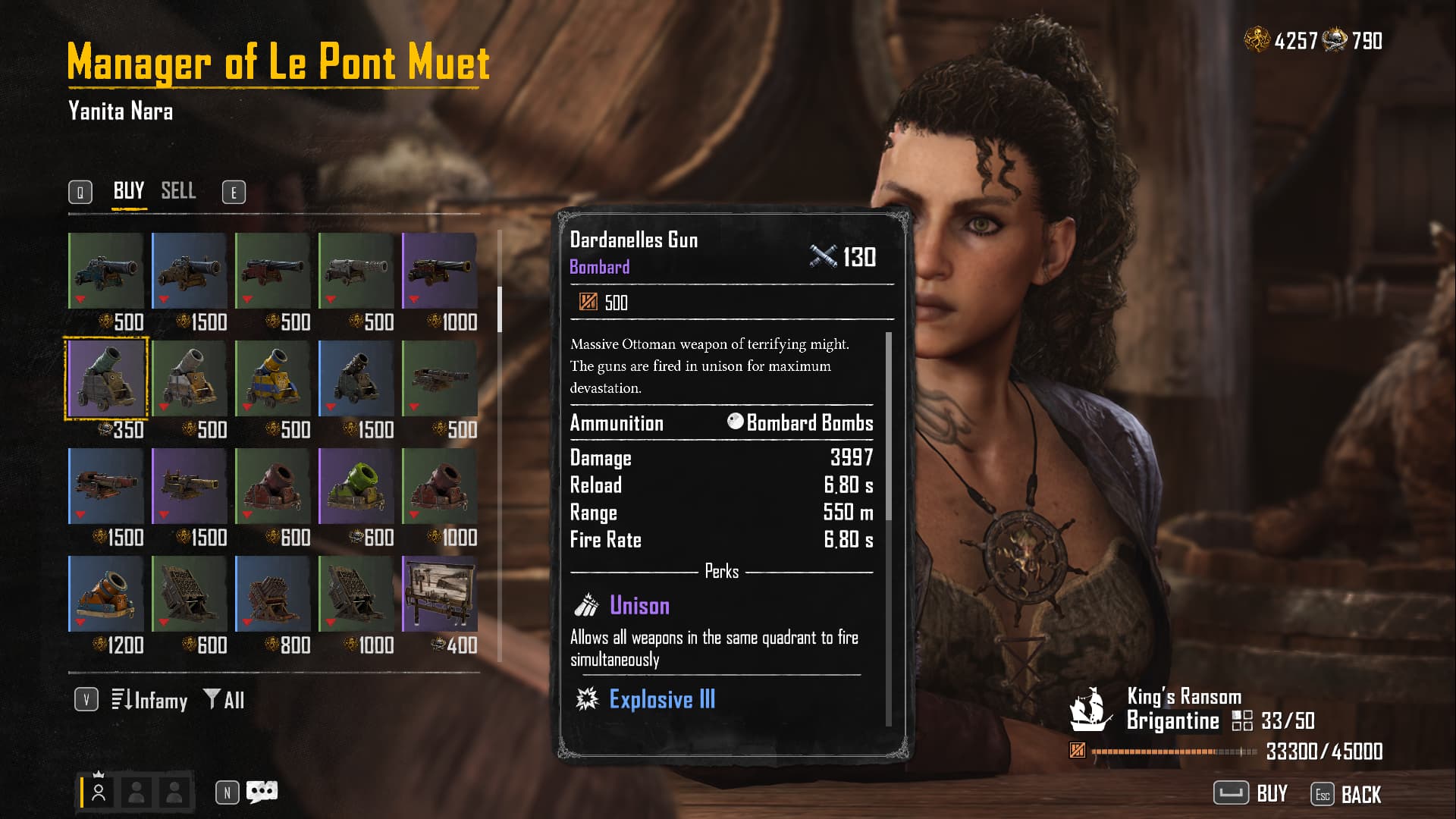1456x819 pixels.
Task: Change the Infamy sort order
Action: pos(150,700)
